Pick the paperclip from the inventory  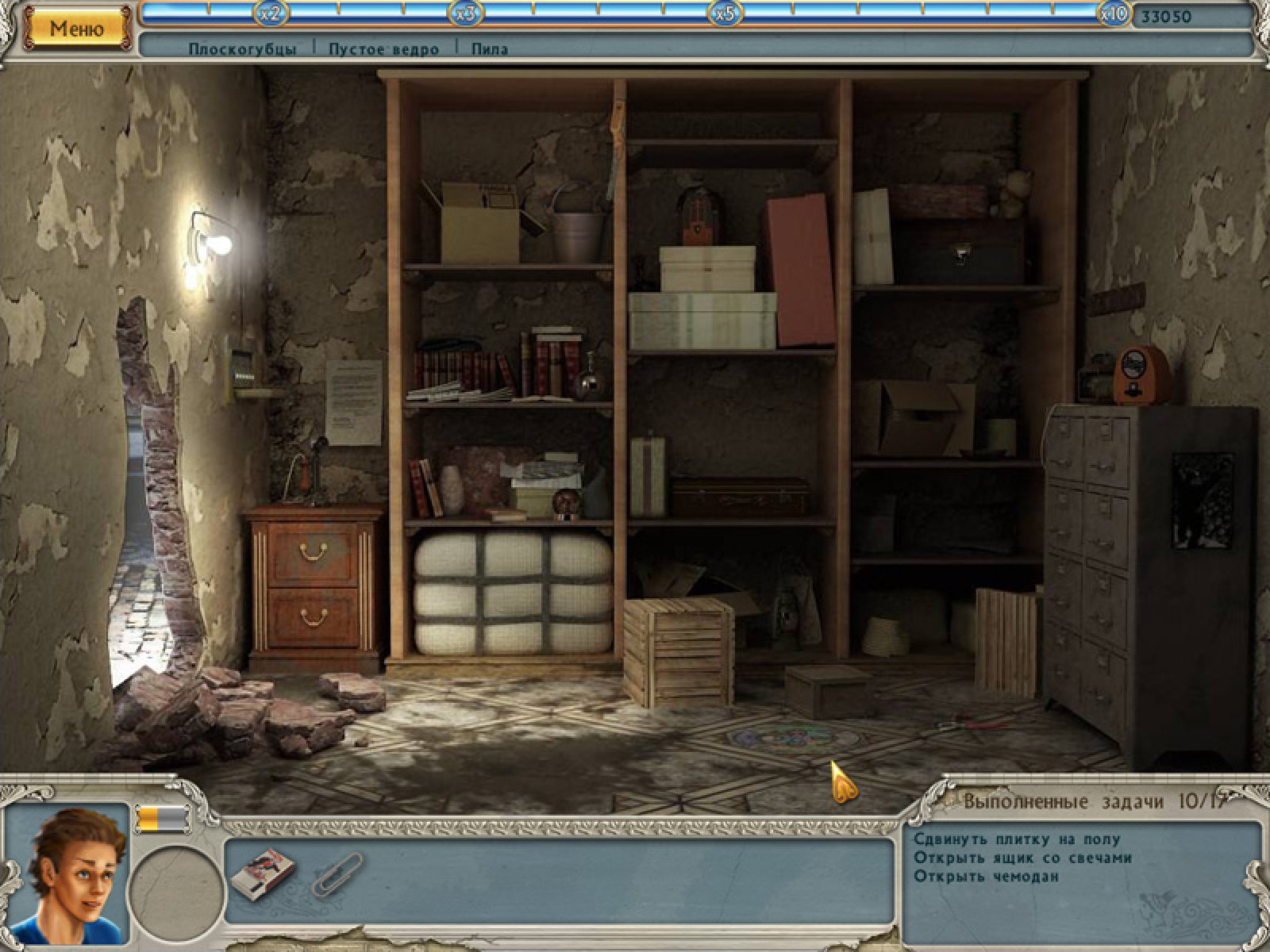point(337,873)
